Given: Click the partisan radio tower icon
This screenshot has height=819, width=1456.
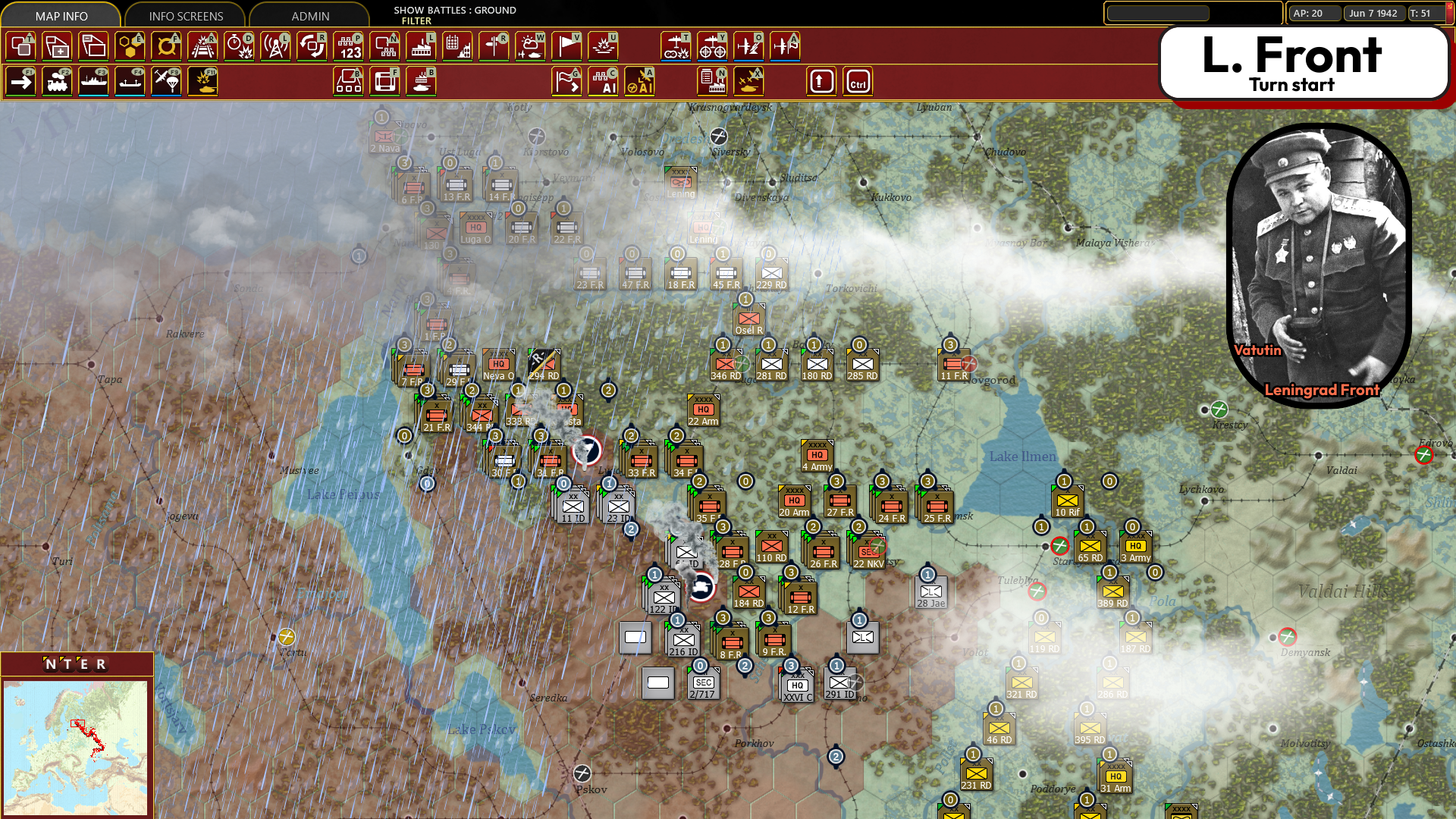Looking at the screenshot, I should (x=275, y=46).
